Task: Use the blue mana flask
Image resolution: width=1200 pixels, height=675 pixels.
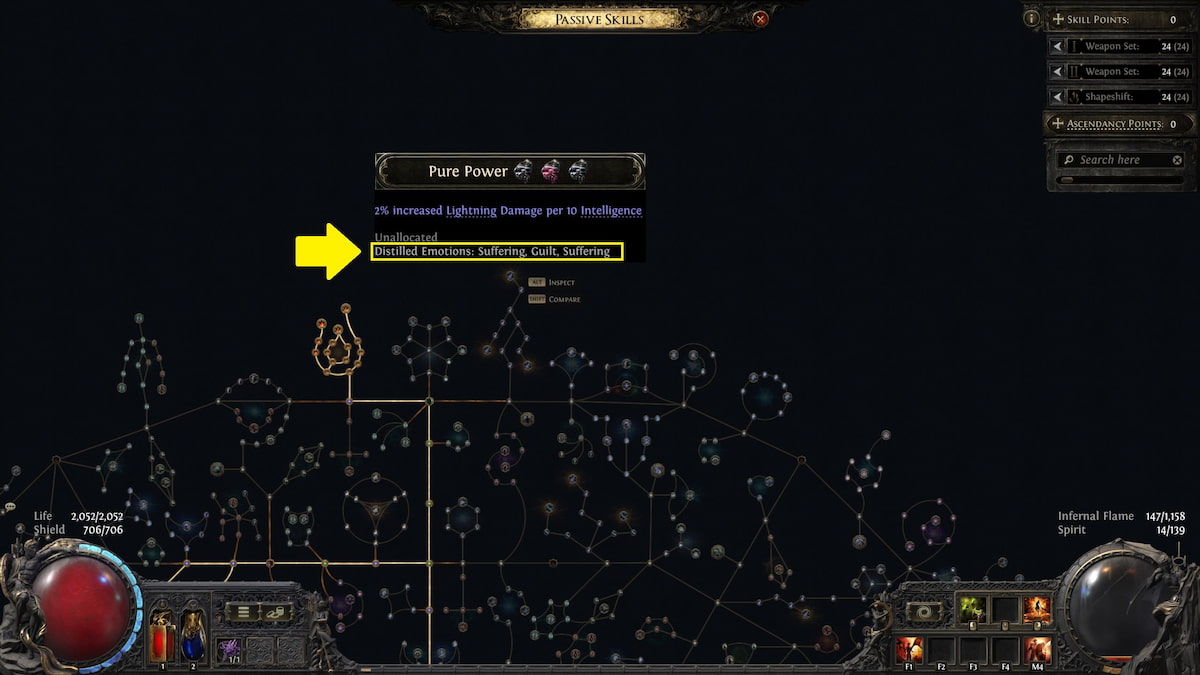Action: tap(192, 636)
